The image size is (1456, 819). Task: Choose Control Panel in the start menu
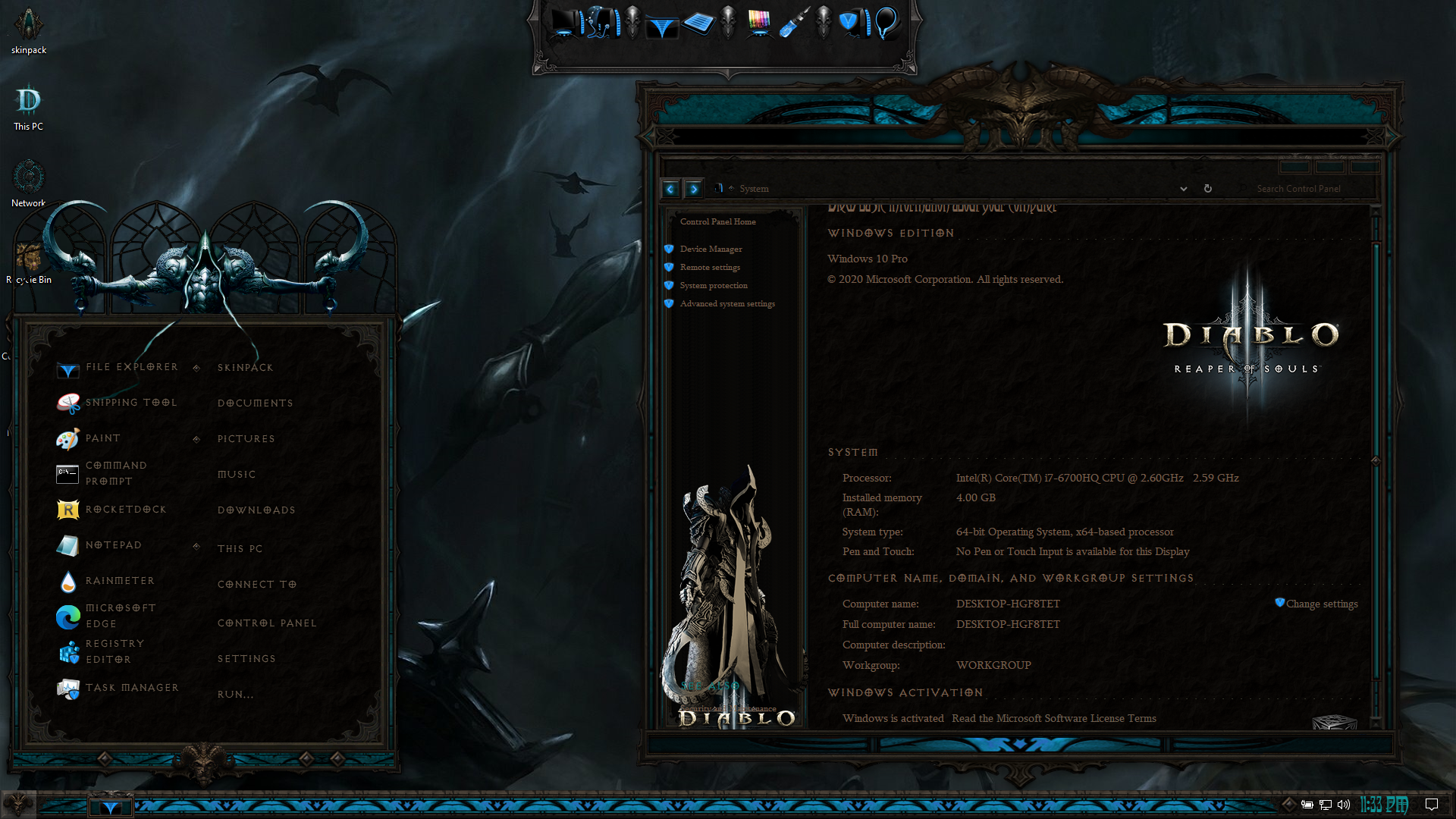click(267, 623)
